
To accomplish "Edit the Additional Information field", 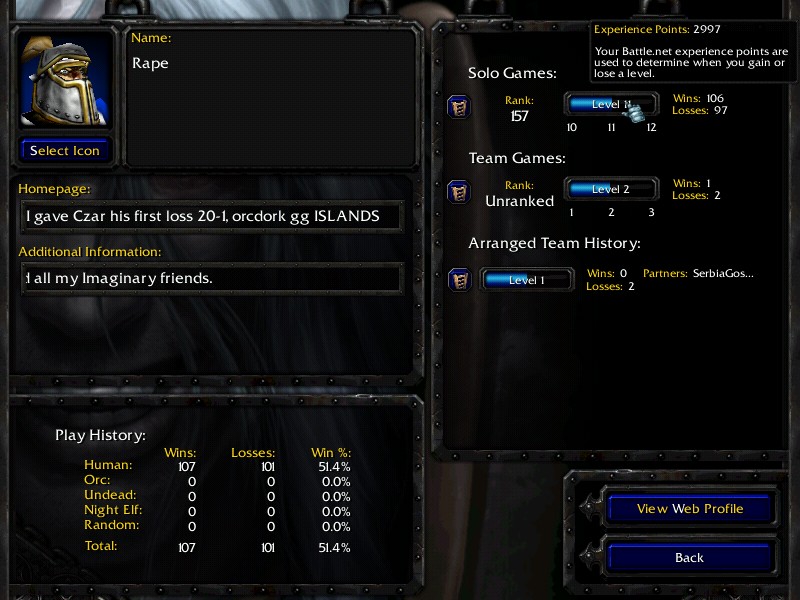I will (x=211, y=279).
